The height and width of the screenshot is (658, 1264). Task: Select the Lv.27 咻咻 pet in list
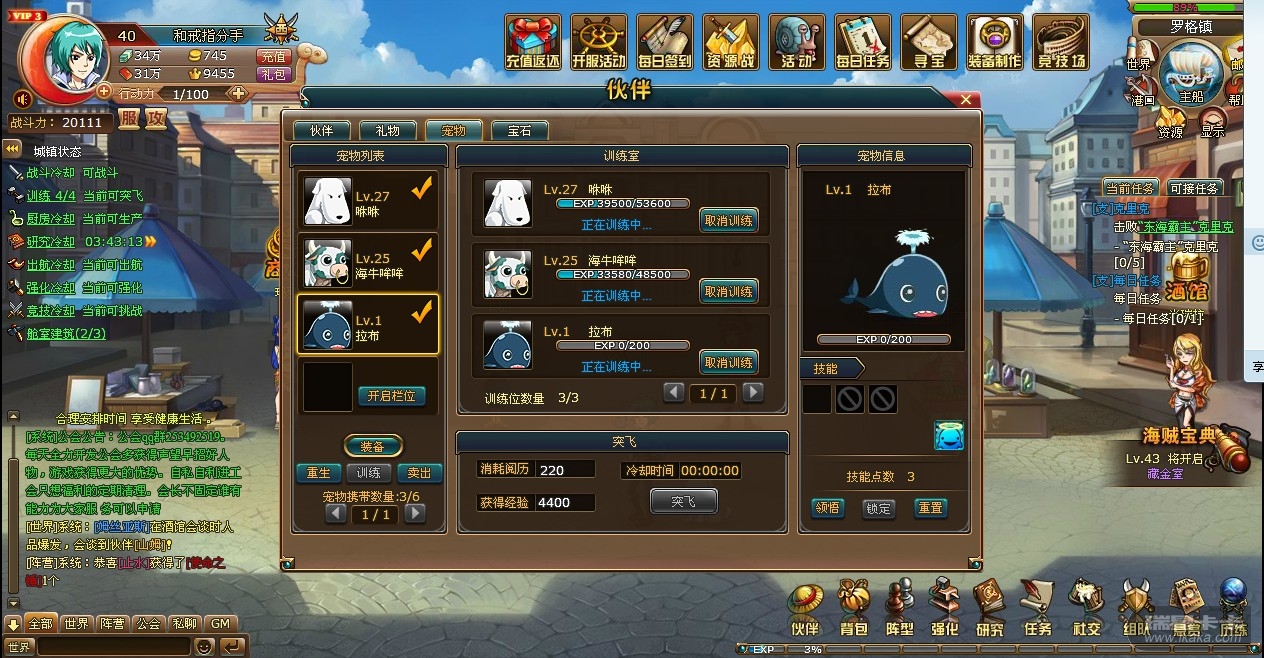[368, 203]
